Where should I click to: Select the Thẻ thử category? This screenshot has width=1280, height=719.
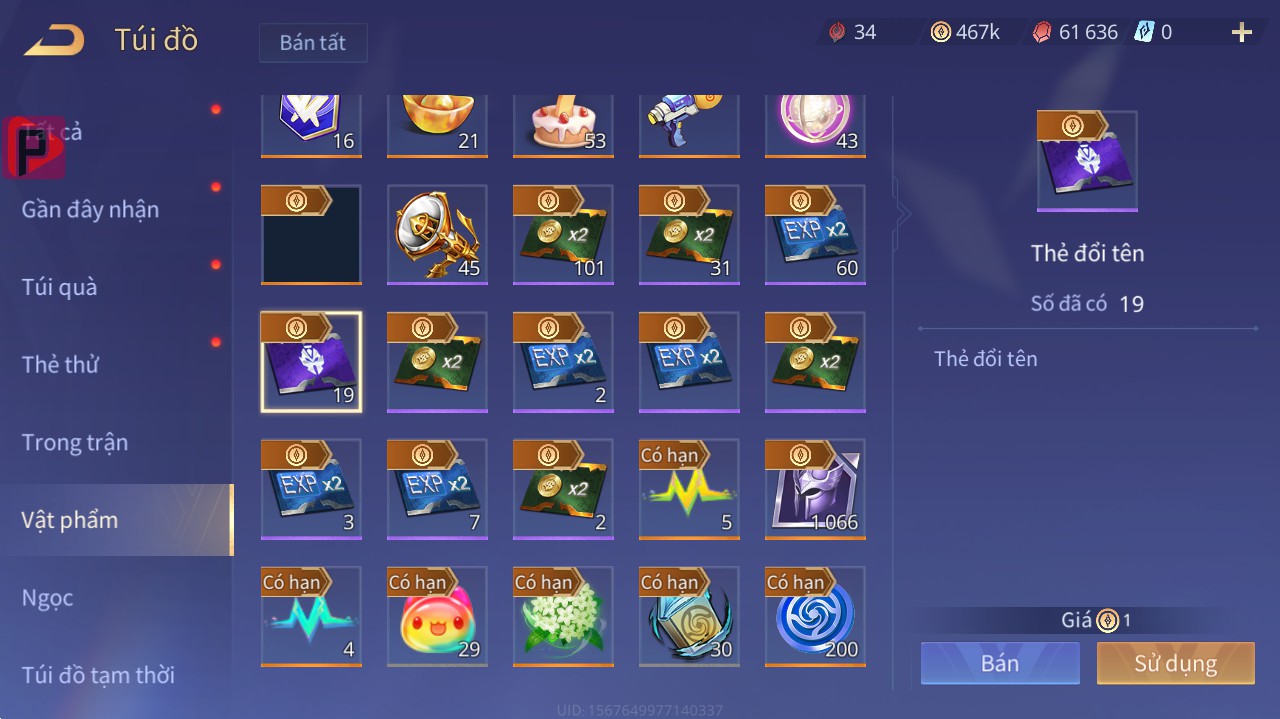pyautogui.click(x=60, y=365)
